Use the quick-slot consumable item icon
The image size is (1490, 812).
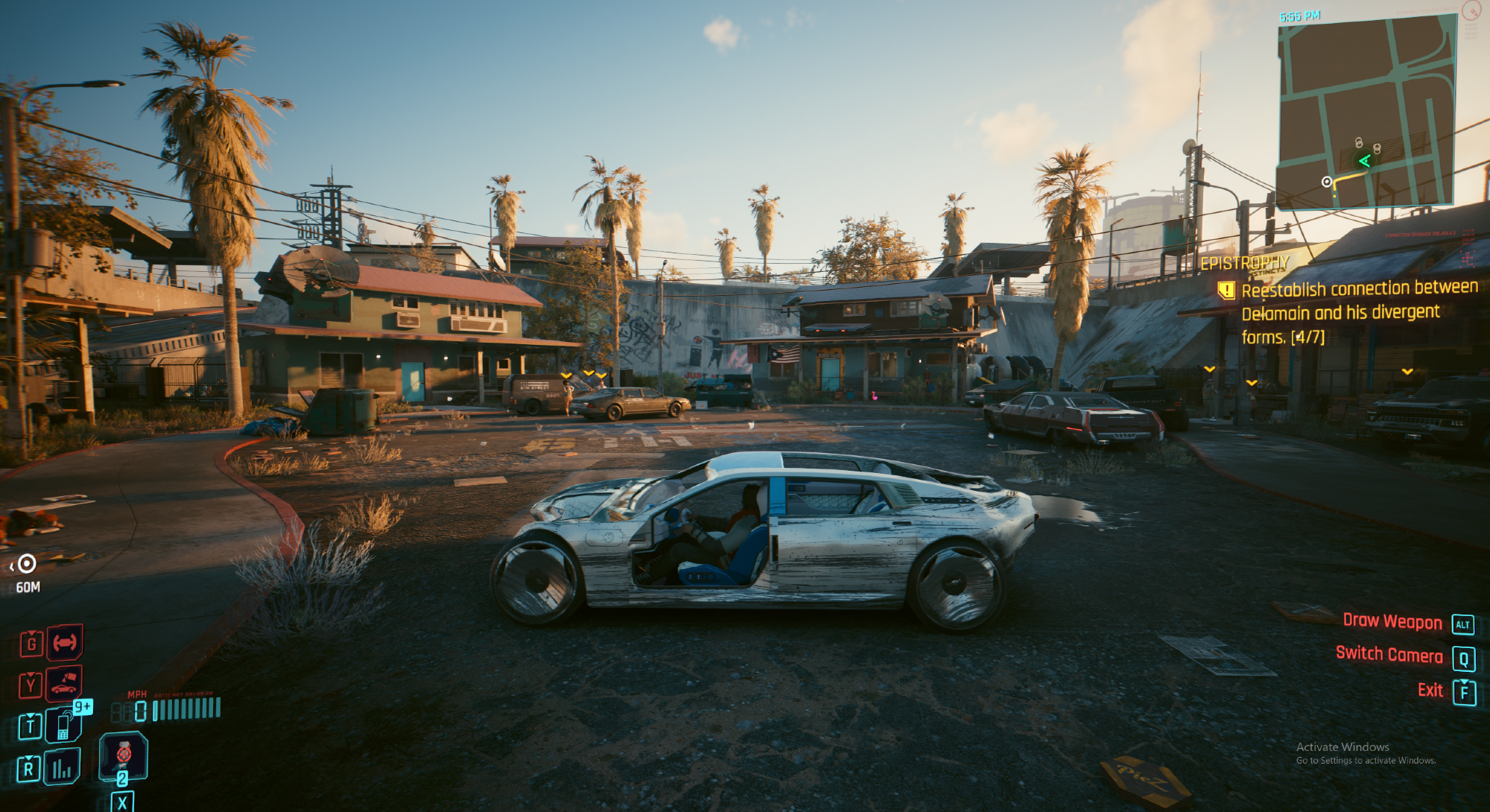click(124, 755)
